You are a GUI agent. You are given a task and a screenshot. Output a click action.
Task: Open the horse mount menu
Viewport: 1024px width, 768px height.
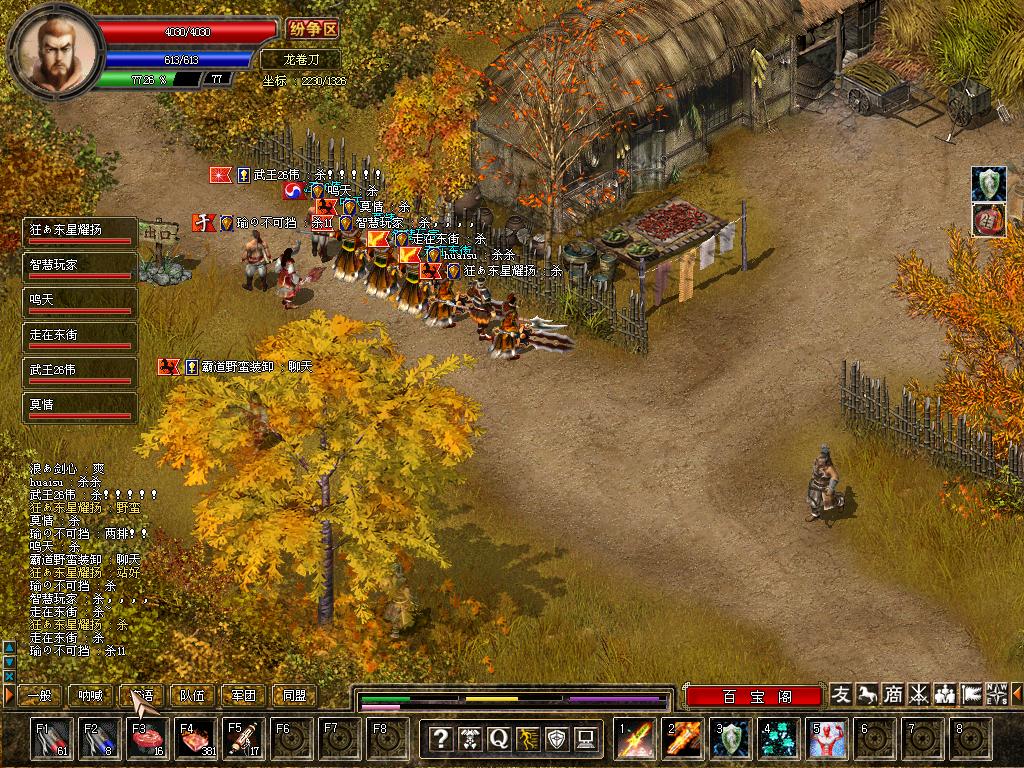pyautogui.click(x=867, y=694)
